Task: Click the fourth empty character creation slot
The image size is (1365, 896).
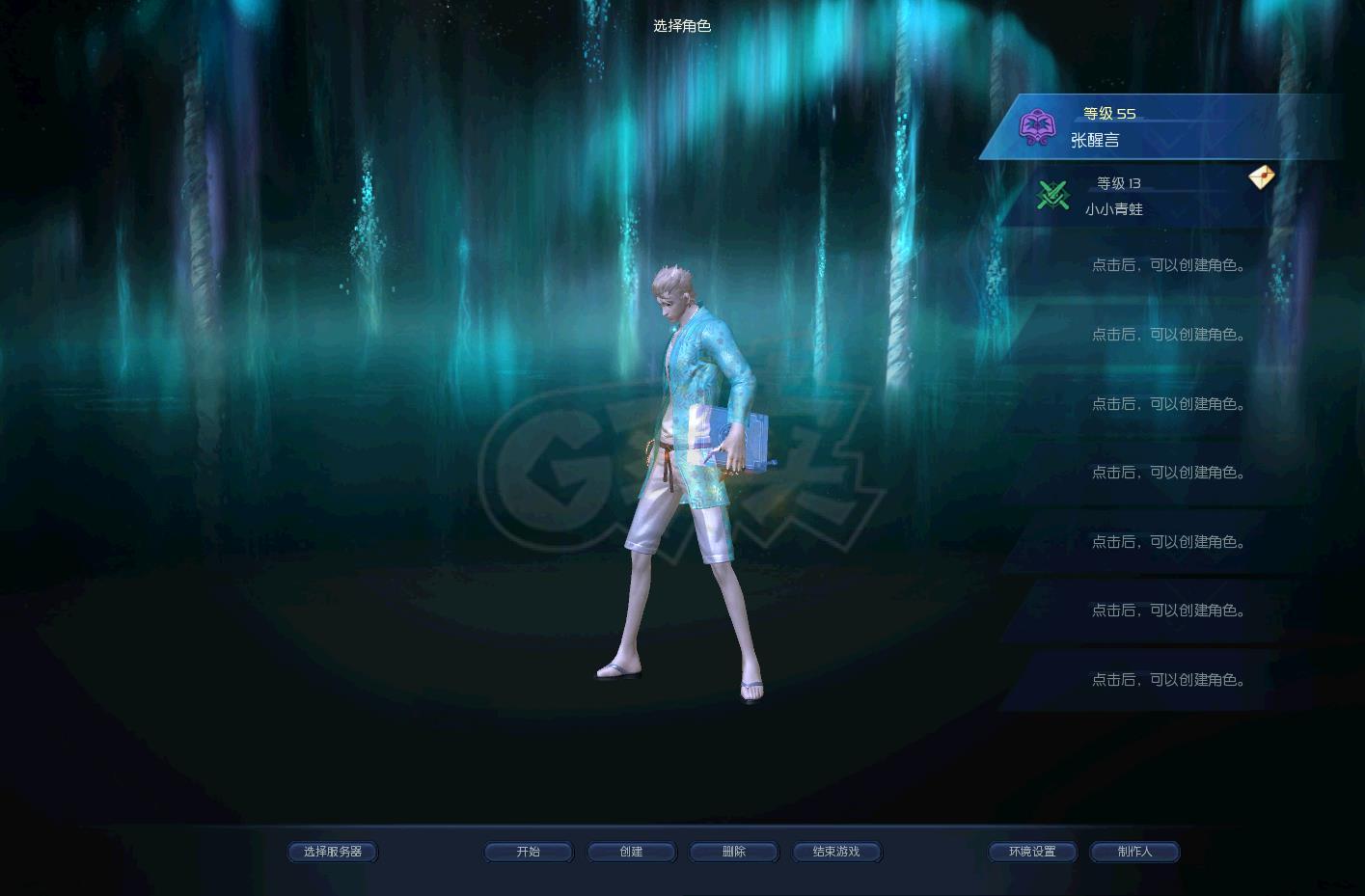Action: click(1169, 473)
